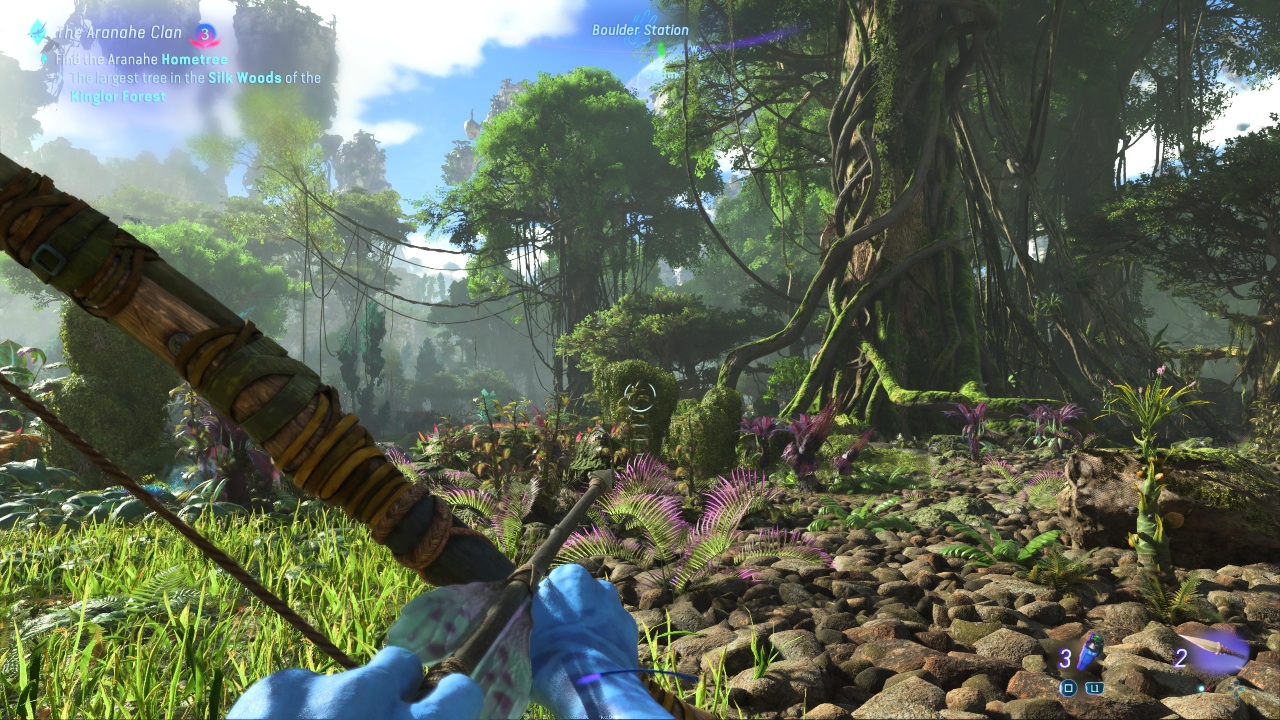This screenshot has width=1280, height=720.
Task: Select the Boulder Station location marker
Action: pyautogui.click(x=640, y=31)
